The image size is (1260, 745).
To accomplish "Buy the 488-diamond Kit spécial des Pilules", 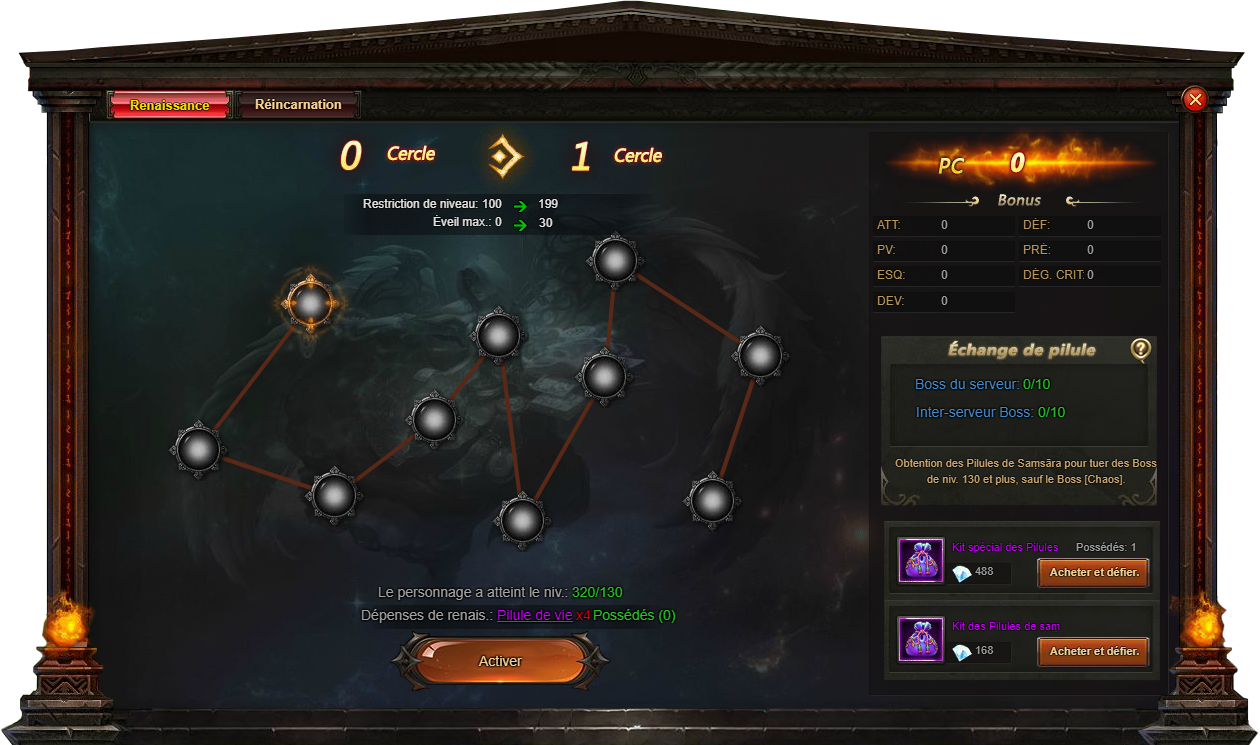I will [1093, 573].
